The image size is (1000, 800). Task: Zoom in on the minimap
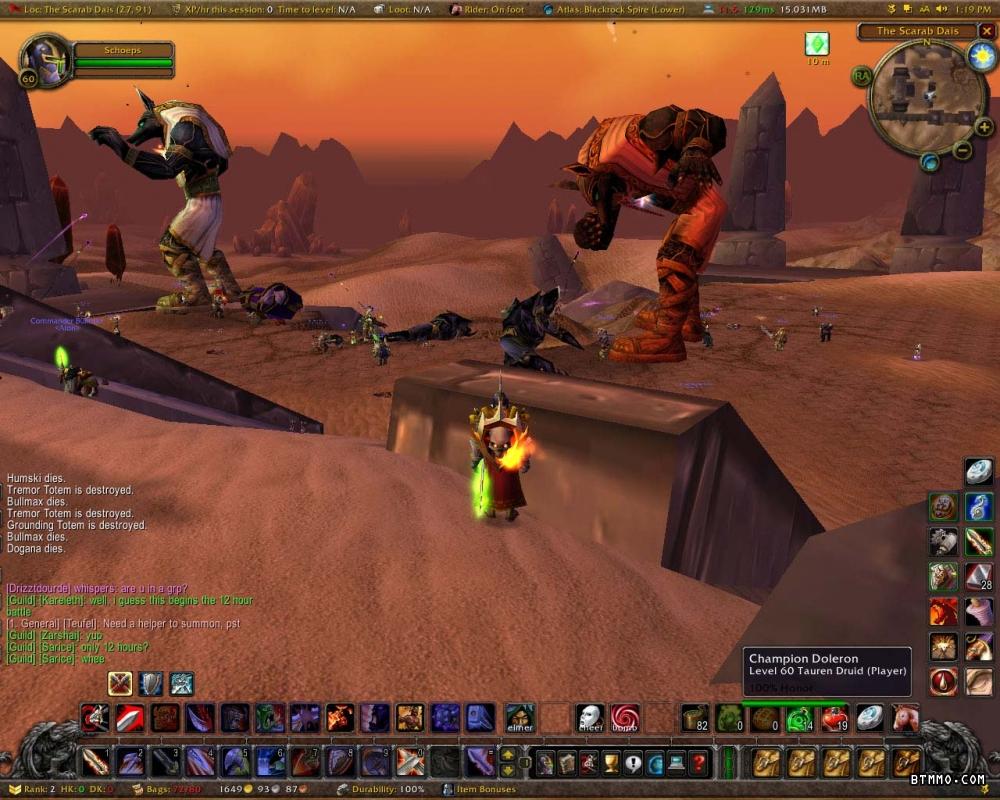coord(983,128)
